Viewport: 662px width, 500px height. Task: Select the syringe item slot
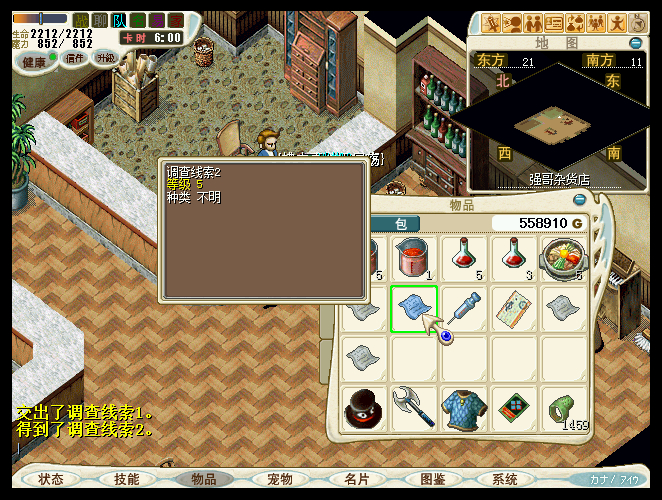tap(464, 308)
